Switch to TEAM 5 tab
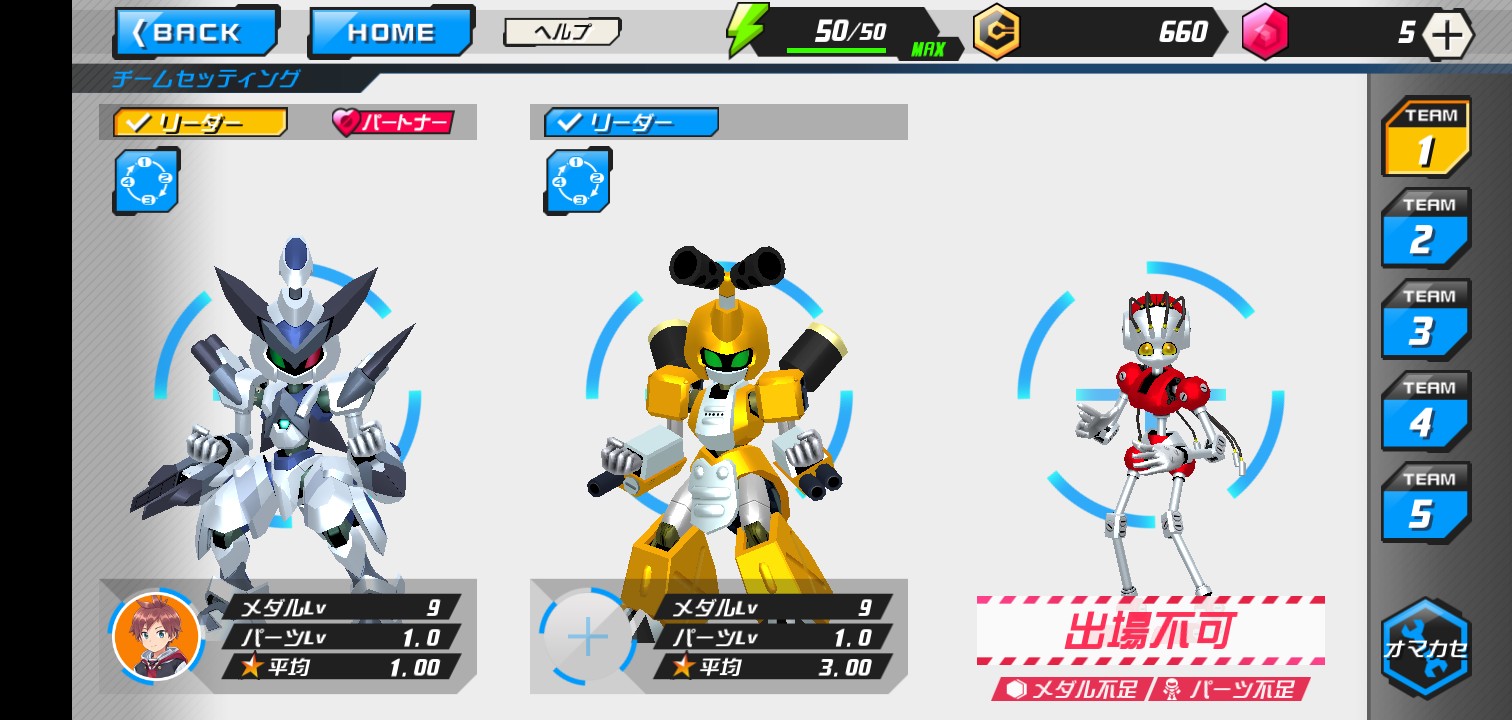This screenshot has height=720, width=1512. coord(1424,502)
